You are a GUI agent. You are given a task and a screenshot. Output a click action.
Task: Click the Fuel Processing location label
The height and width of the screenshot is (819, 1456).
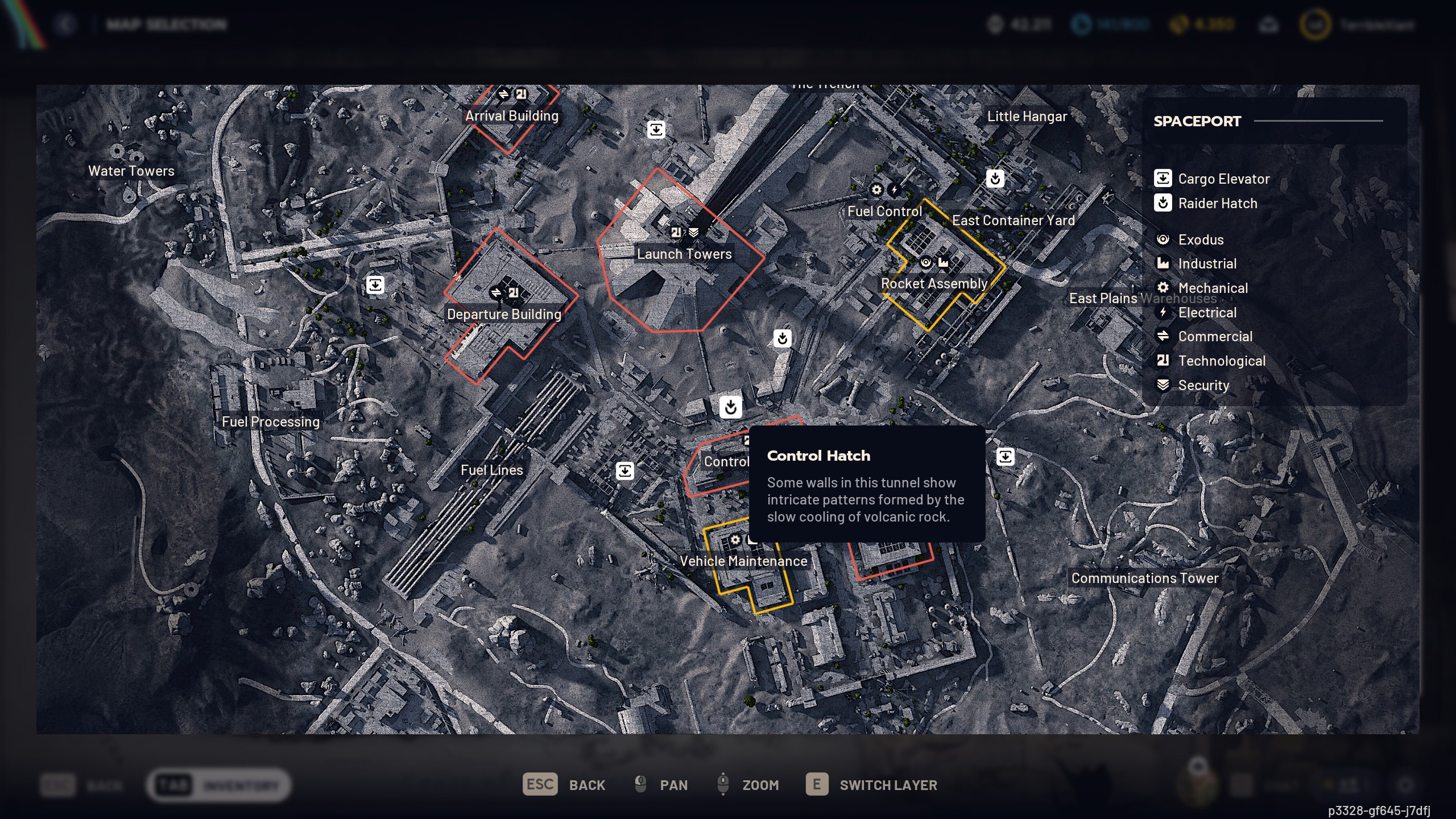pyautogui.click(x=271, y=422)
